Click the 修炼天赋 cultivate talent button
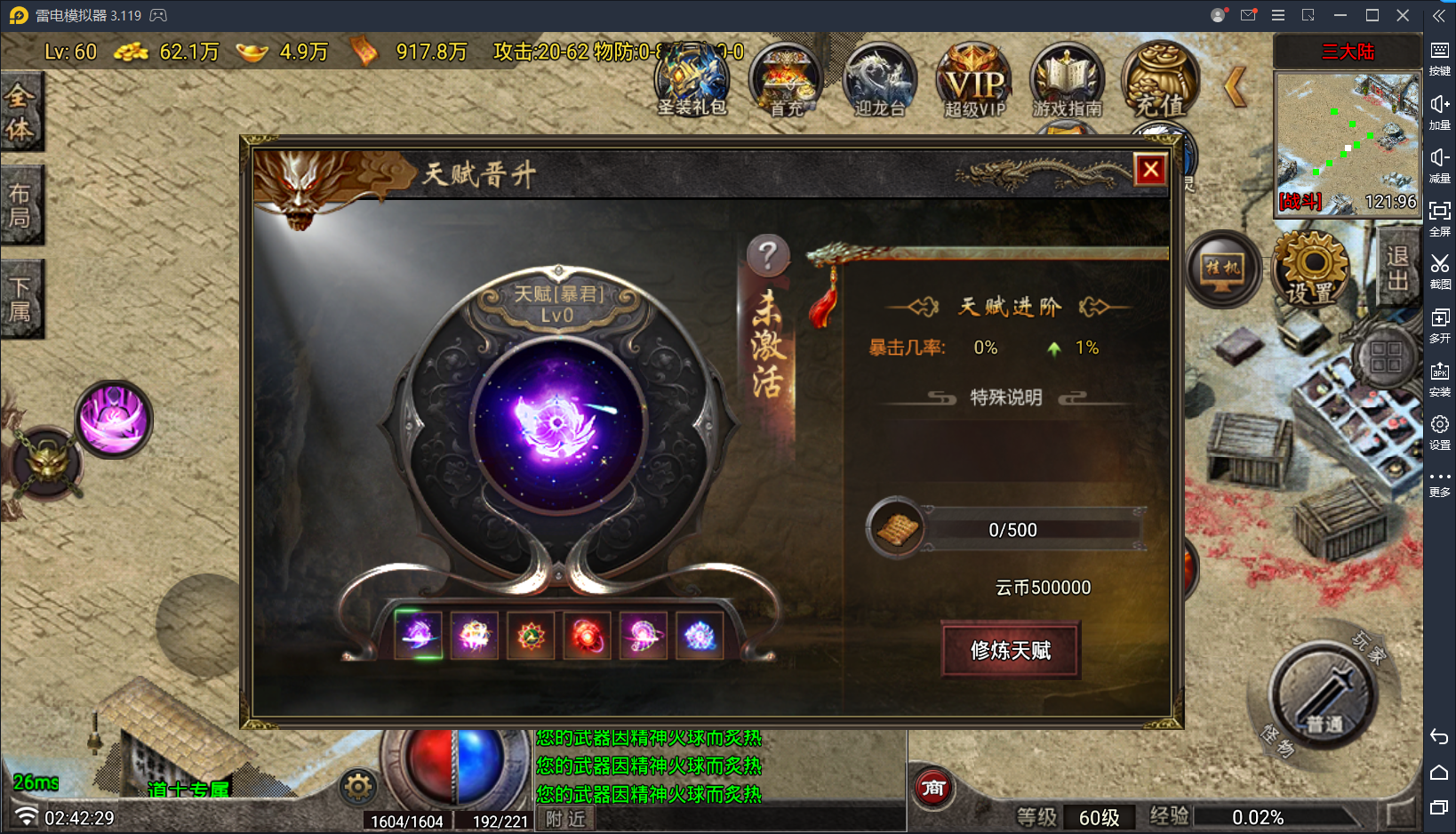Image resolution: width=1456 pixels, height=834 pixels. click(x=1010, y=652)
